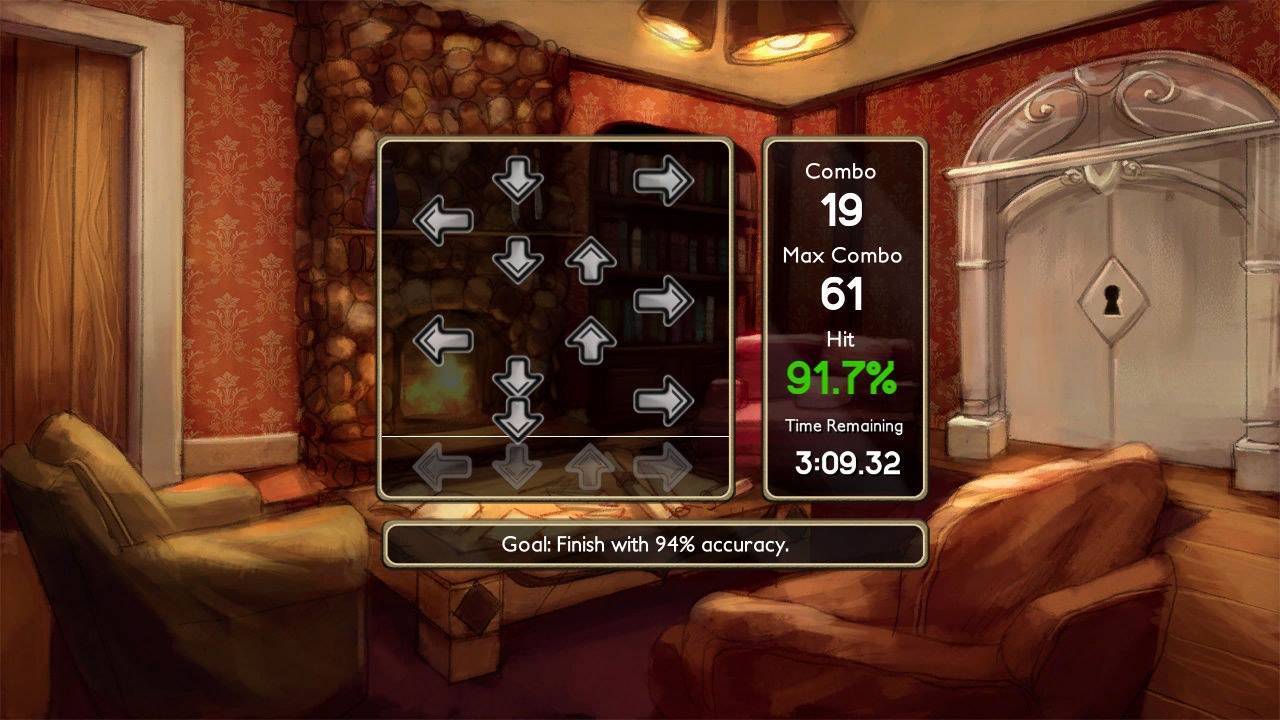This screenshot has height=720, width=1280.
Task: Hit the faded up arrow receptor
Action: point(591,466)
